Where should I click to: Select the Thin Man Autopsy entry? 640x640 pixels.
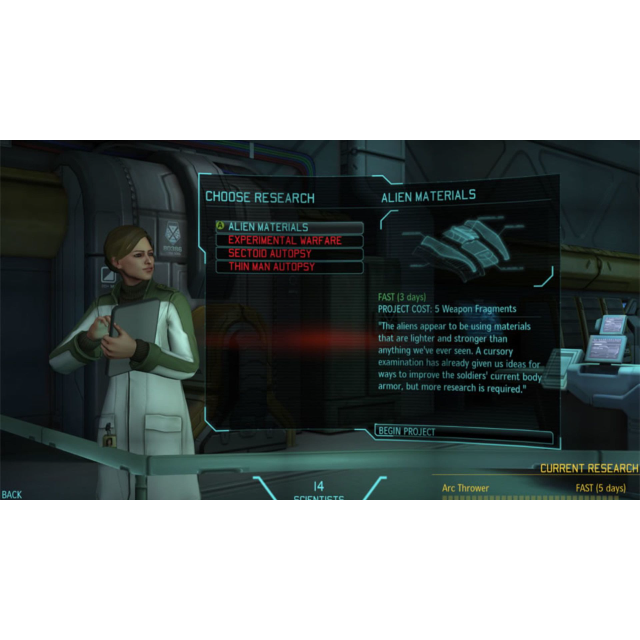[288, 267]
